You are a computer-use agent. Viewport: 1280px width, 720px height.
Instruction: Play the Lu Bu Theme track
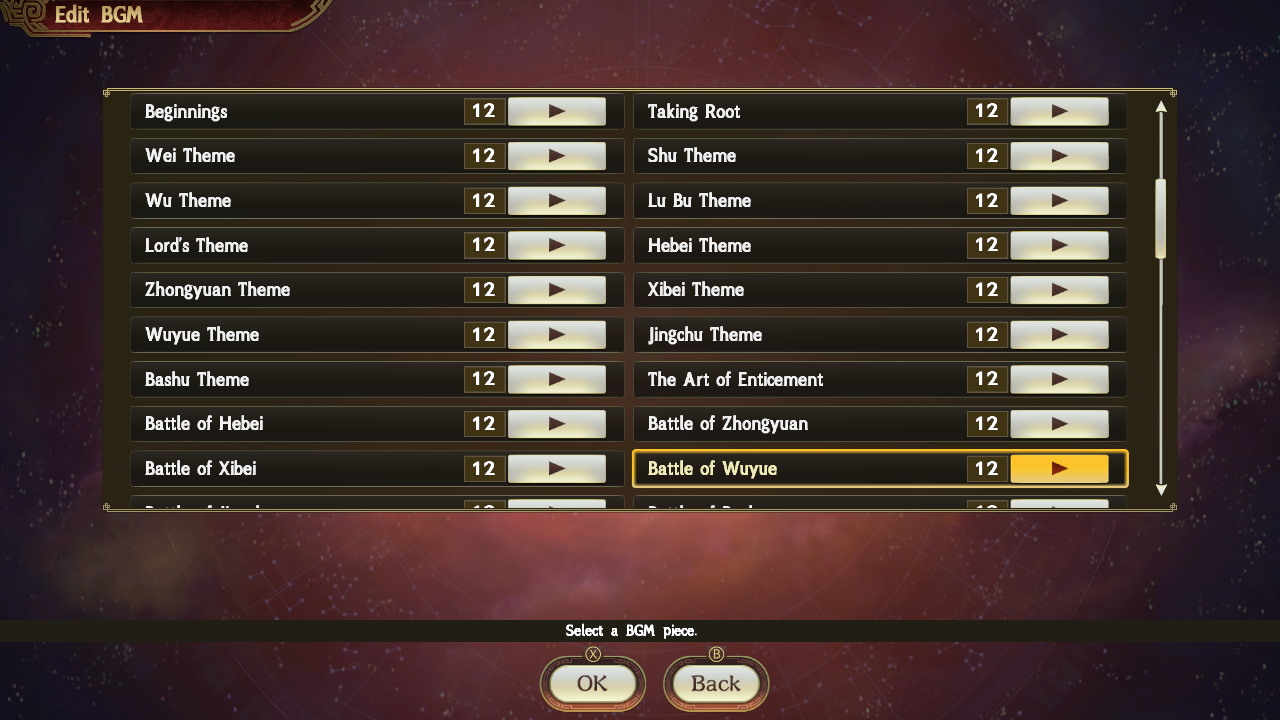pyautogui.click(x=1060, y=200)
